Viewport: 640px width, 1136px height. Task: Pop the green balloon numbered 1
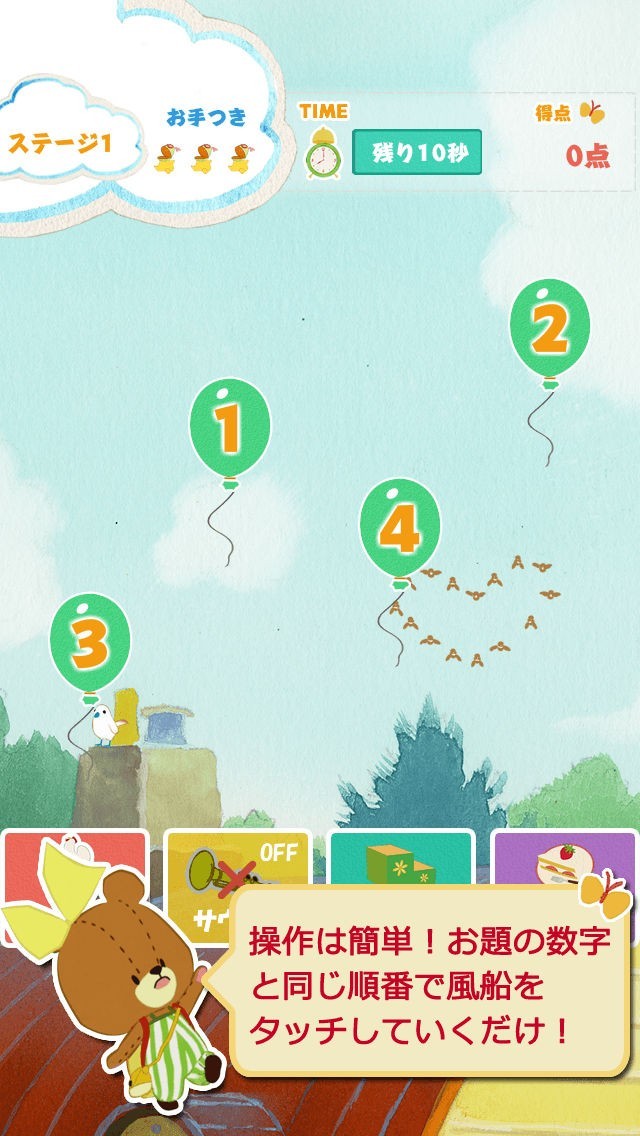(x=229, y=429)
